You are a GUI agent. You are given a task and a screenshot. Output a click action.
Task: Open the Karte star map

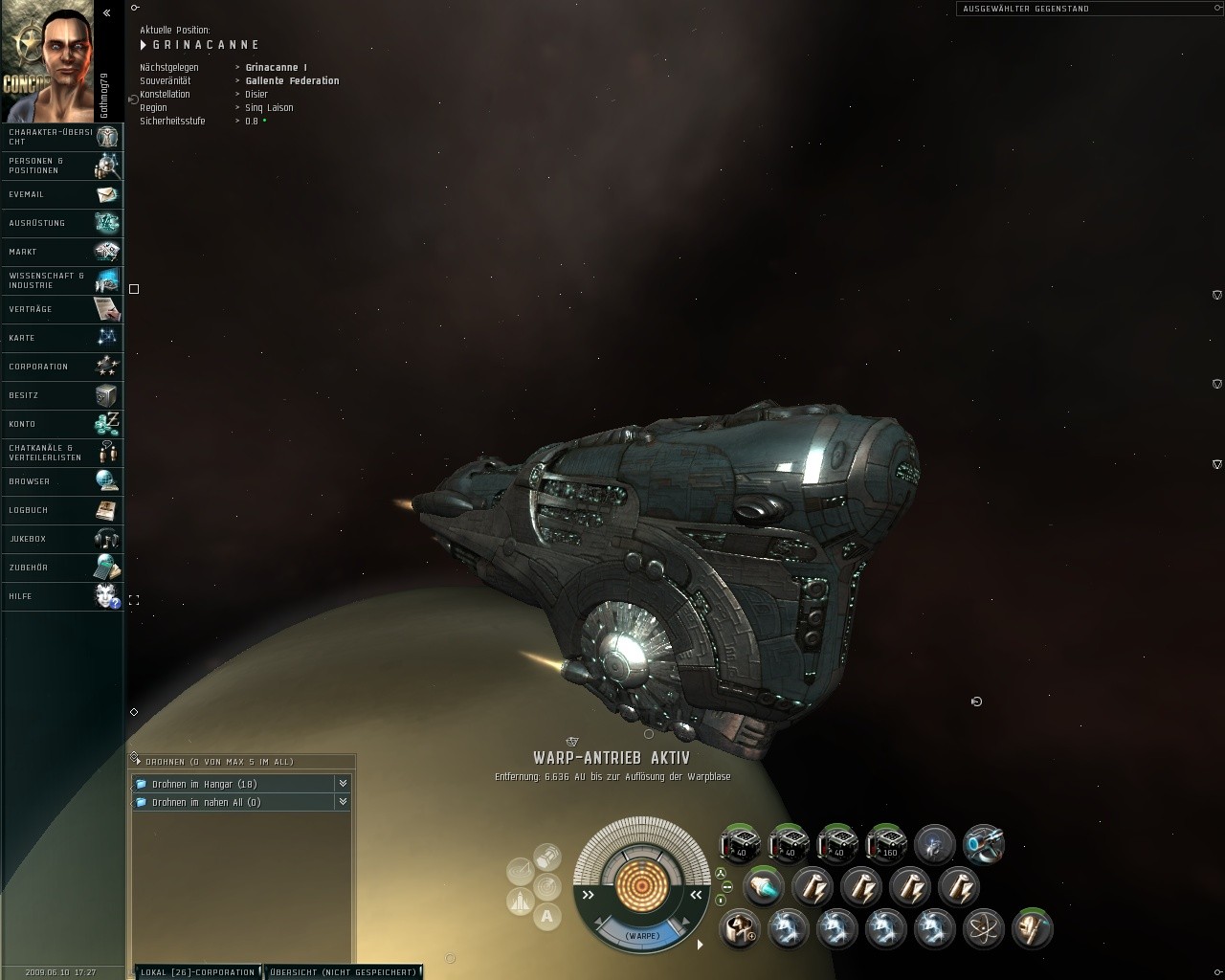coord(63,338)
